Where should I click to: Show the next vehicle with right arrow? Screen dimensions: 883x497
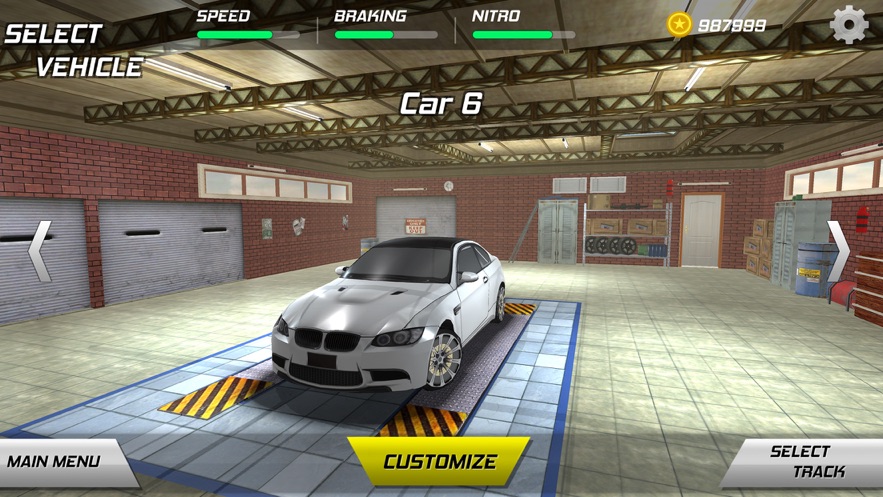[x=838, y=250]
